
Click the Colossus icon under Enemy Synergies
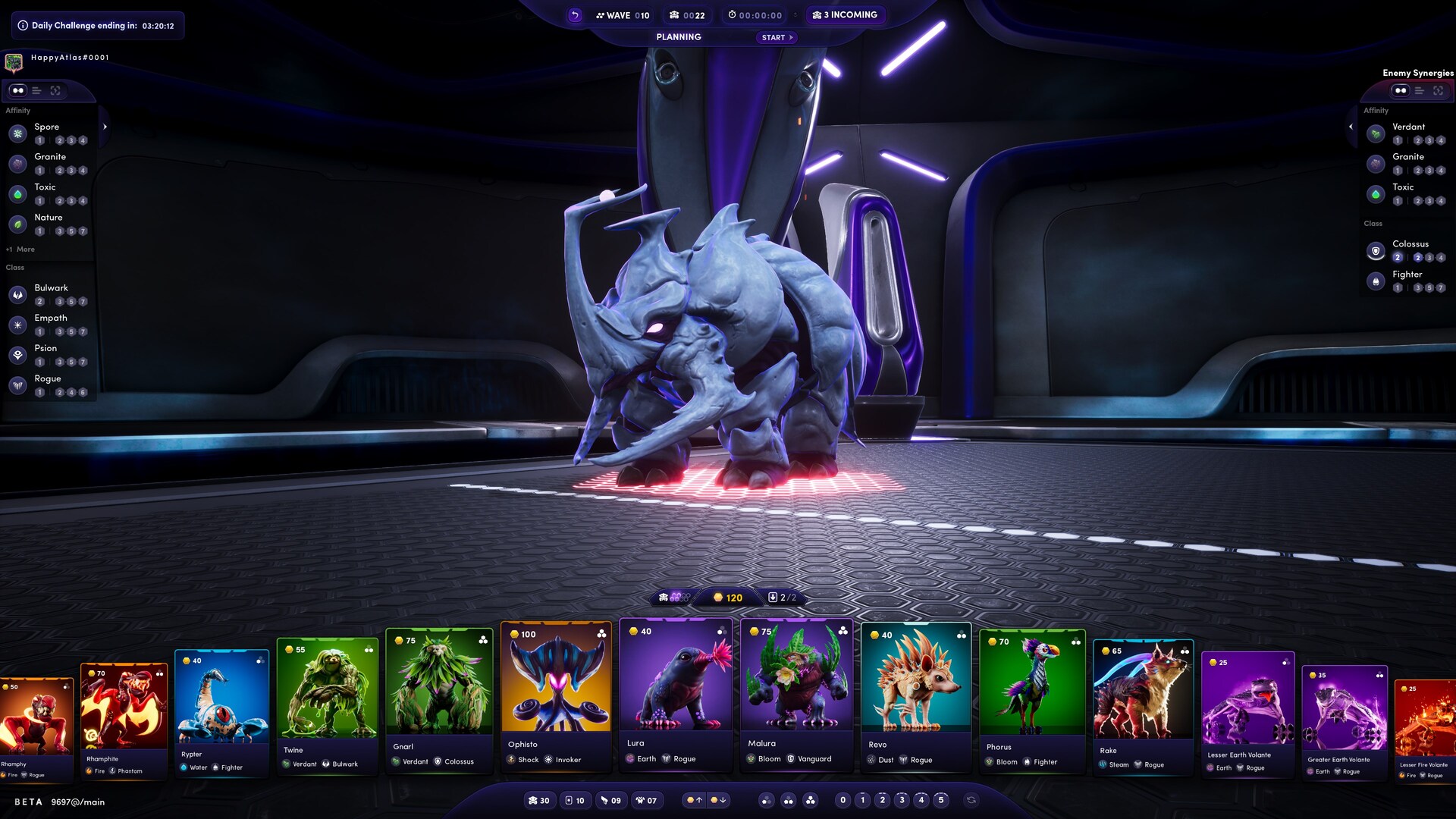tap(1376, 250)
